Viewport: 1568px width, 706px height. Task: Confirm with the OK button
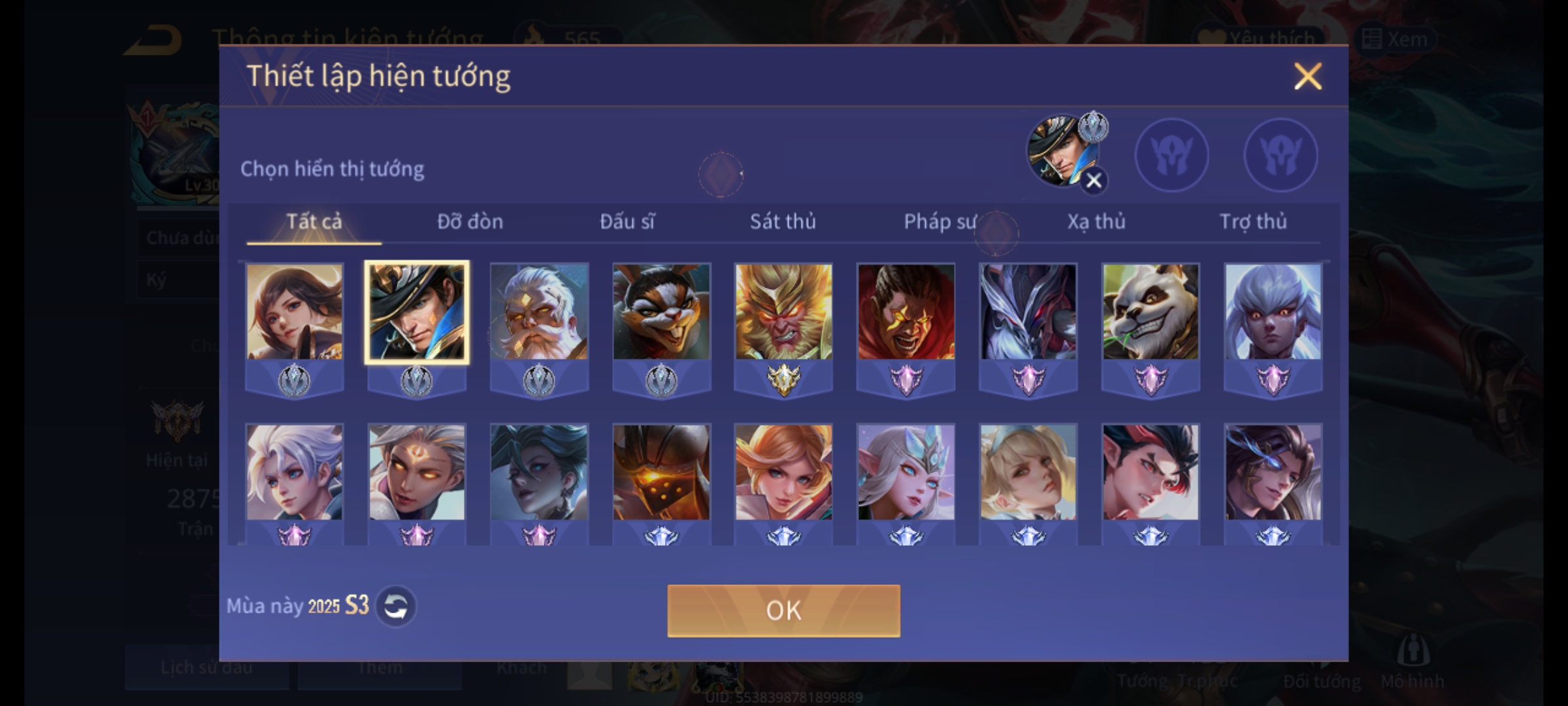click(783, 611)
